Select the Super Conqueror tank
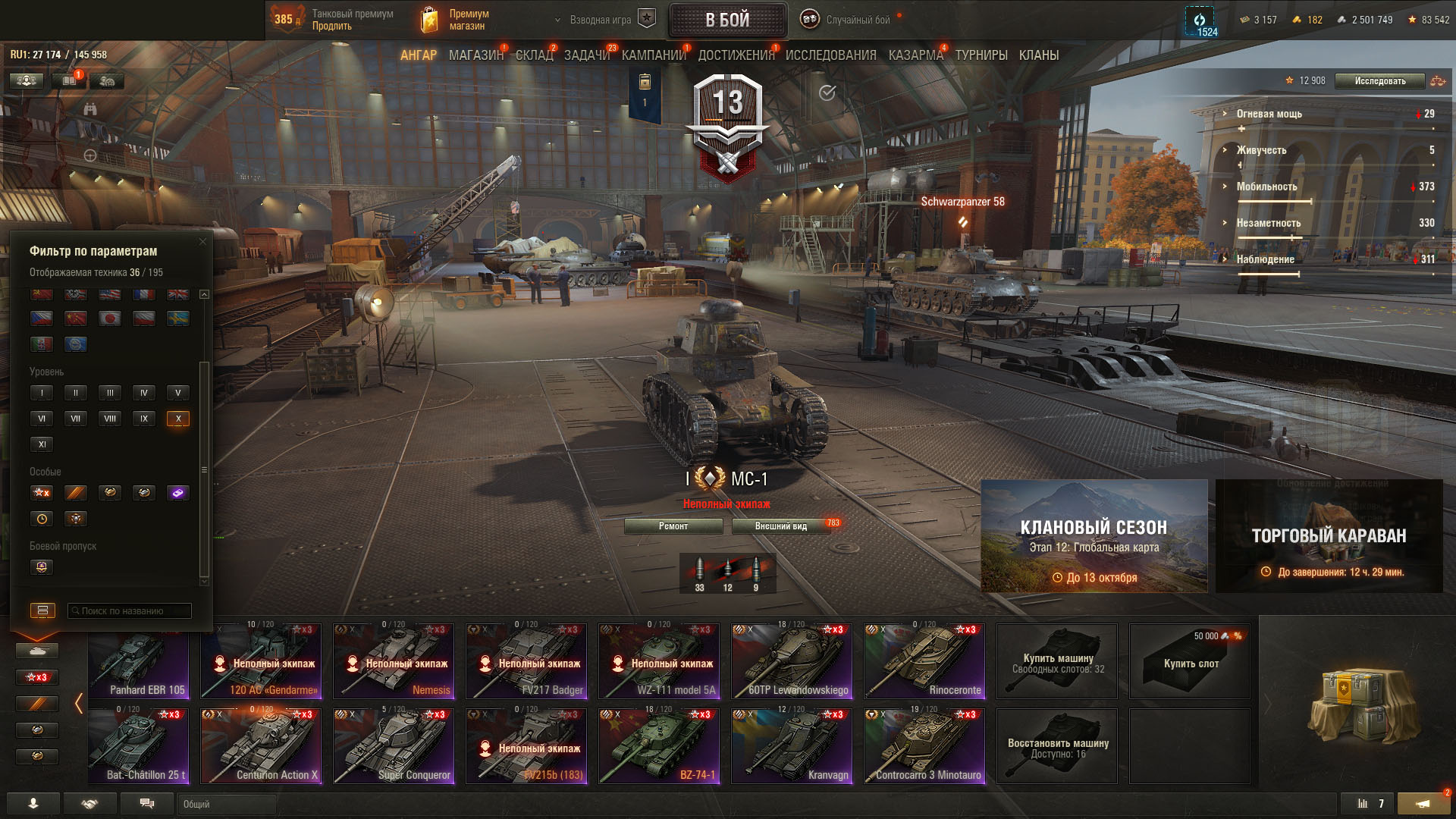Image resolution: width=1456 pixels, height=819 pixels. click(x=394, y=746)
